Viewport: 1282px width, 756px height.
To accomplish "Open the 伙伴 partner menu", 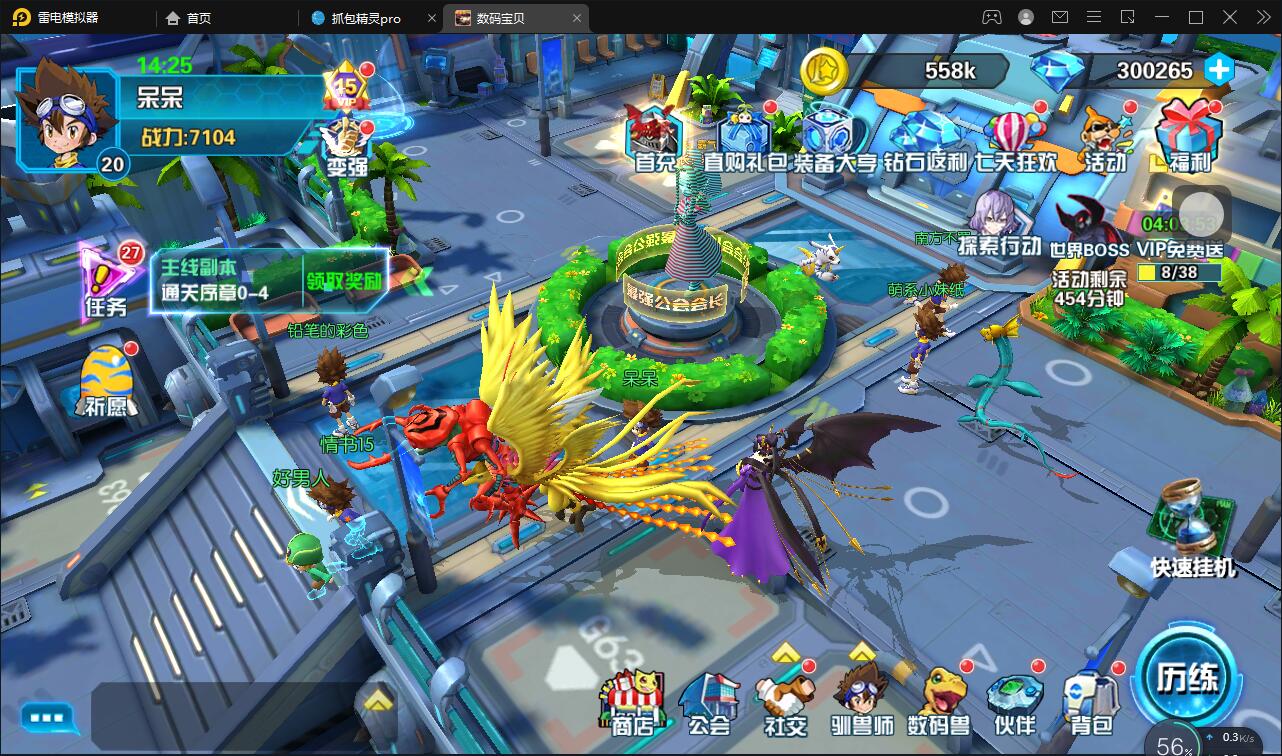I will [x=1014, y=703].
